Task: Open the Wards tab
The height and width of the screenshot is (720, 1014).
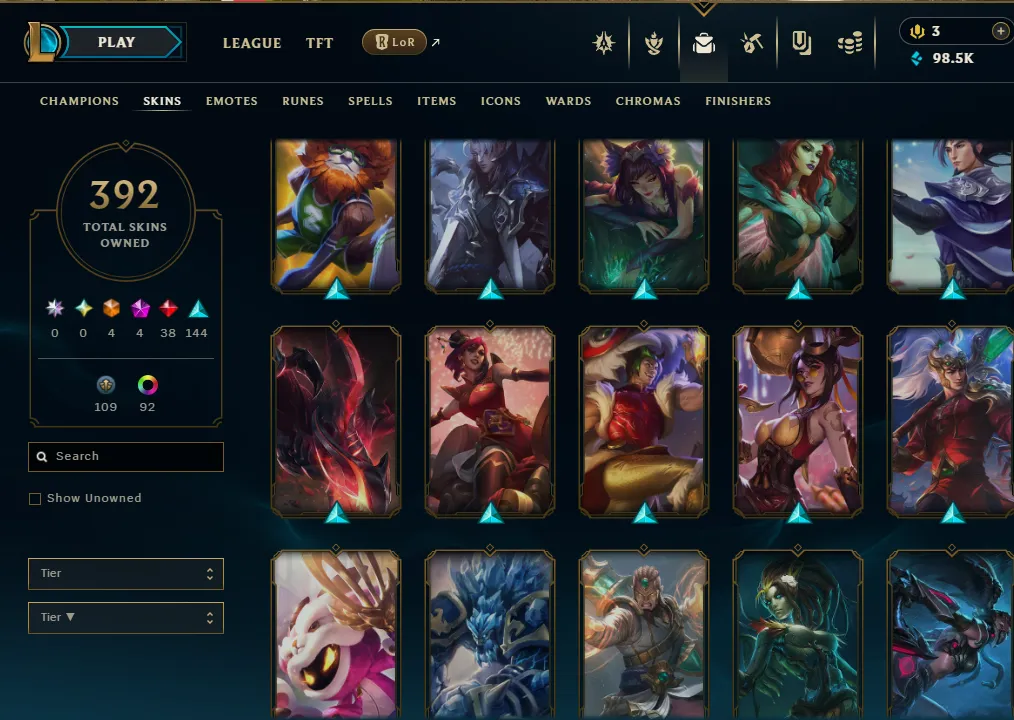Action: tap(568, 101)
